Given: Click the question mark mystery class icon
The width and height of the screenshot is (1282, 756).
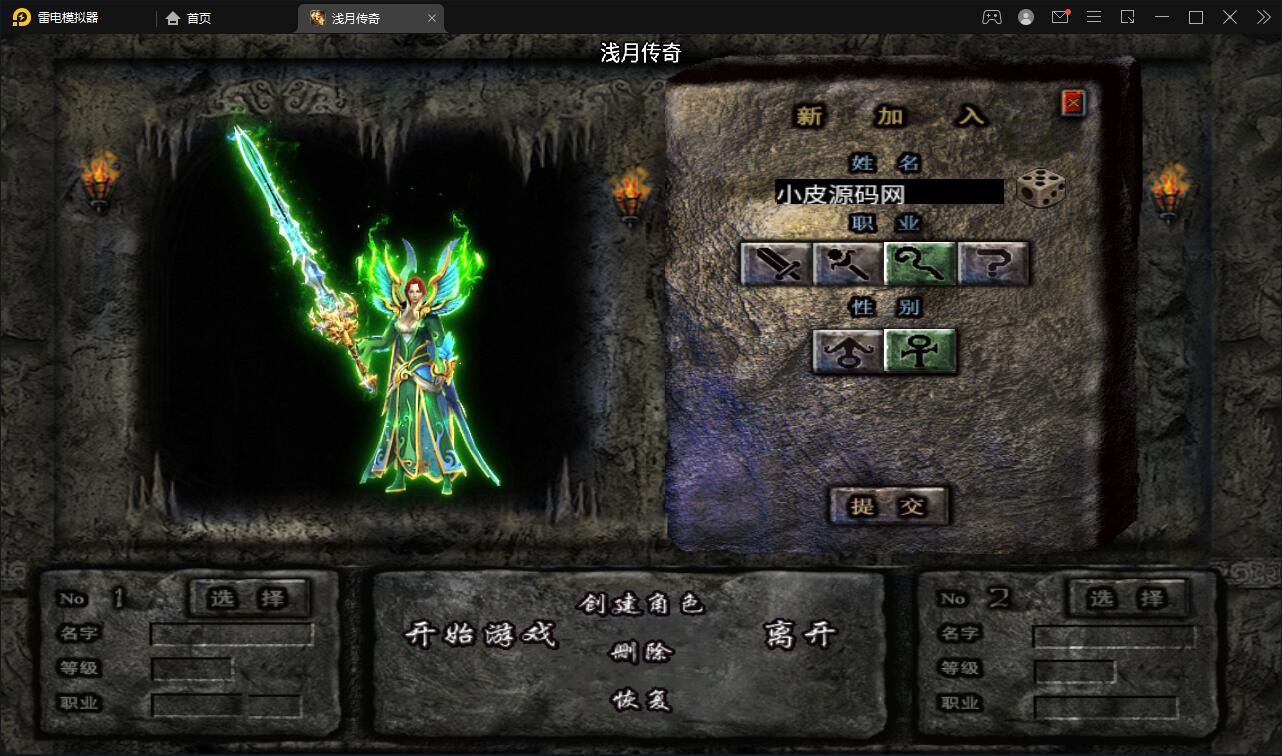Looking at the screenshot, I should click(x=993, y=263).
